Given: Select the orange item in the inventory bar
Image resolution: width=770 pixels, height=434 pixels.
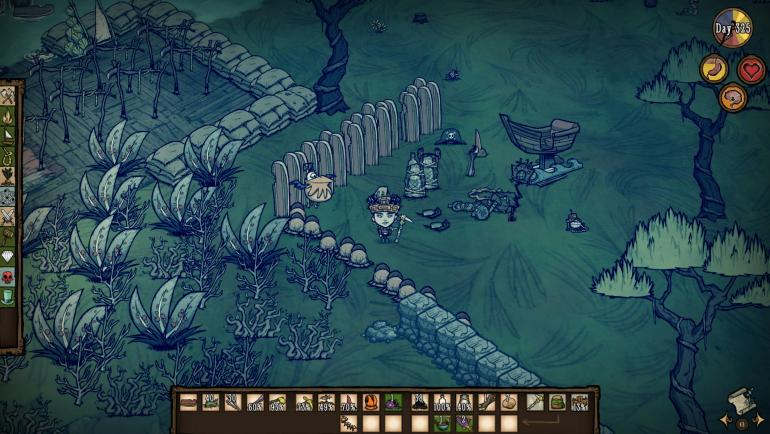Looking at the screenshot, I should (x=372, y=402).
